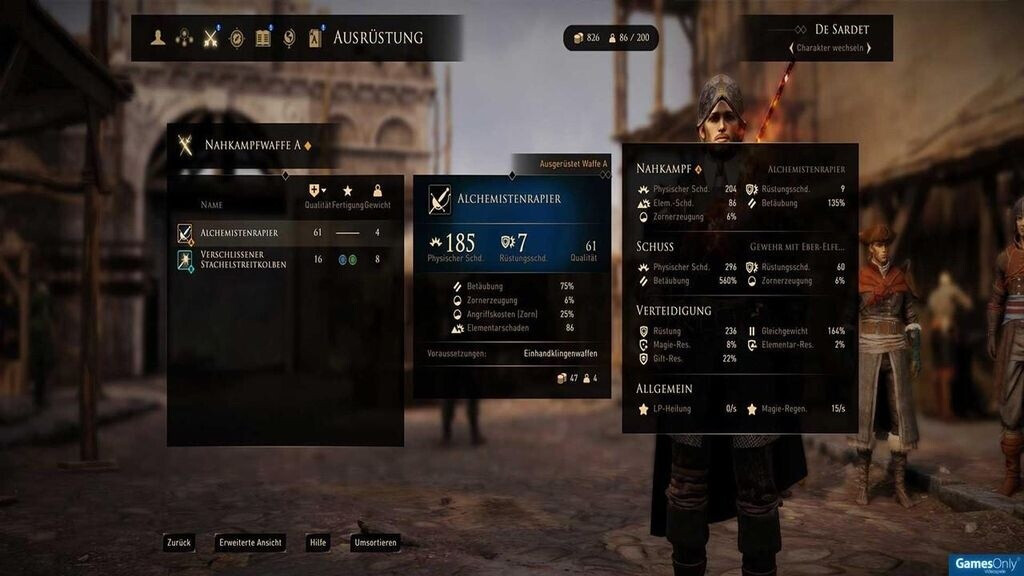This screenshot has width=1024, height=576.
Task: Sort weapons by Qualität column
Action: tap(318, 191)
